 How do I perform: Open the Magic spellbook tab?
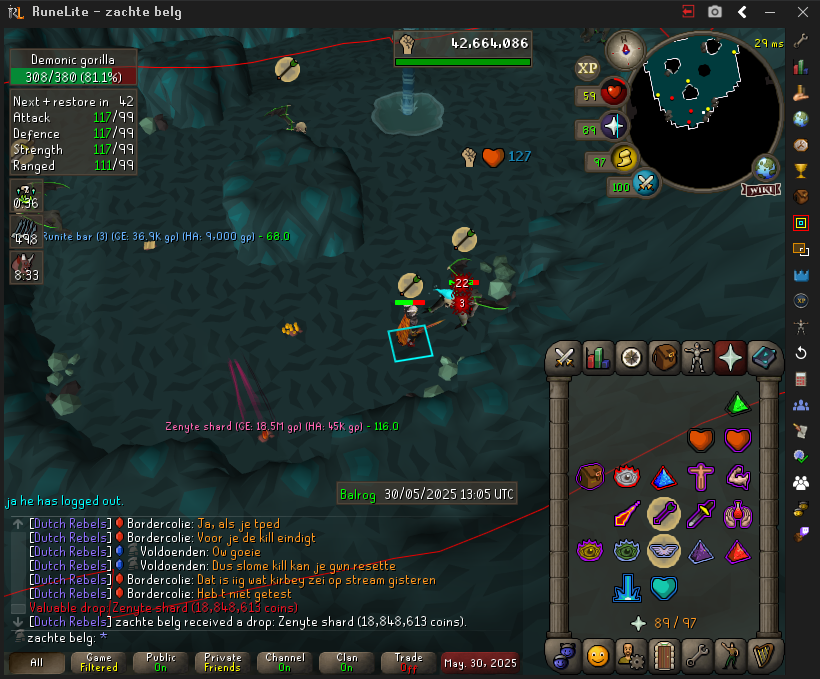[764, 357]
